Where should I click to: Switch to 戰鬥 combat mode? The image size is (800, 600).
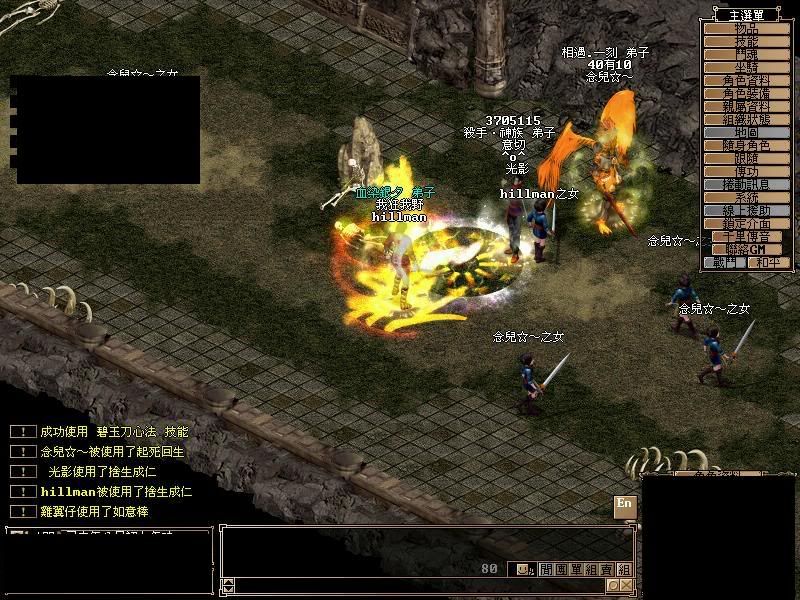(724, 262)
